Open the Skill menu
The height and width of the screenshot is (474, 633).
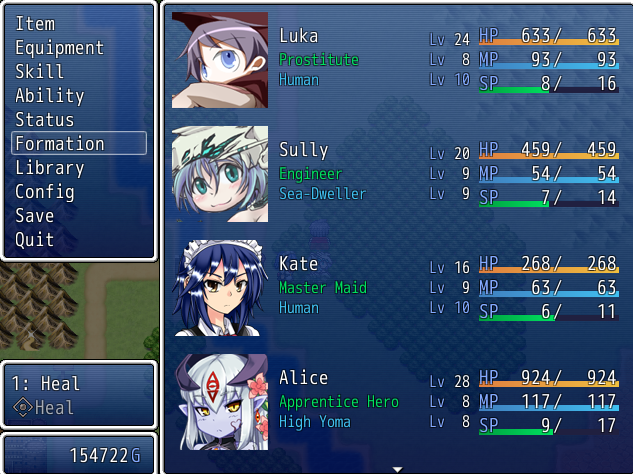coord(40,71)
